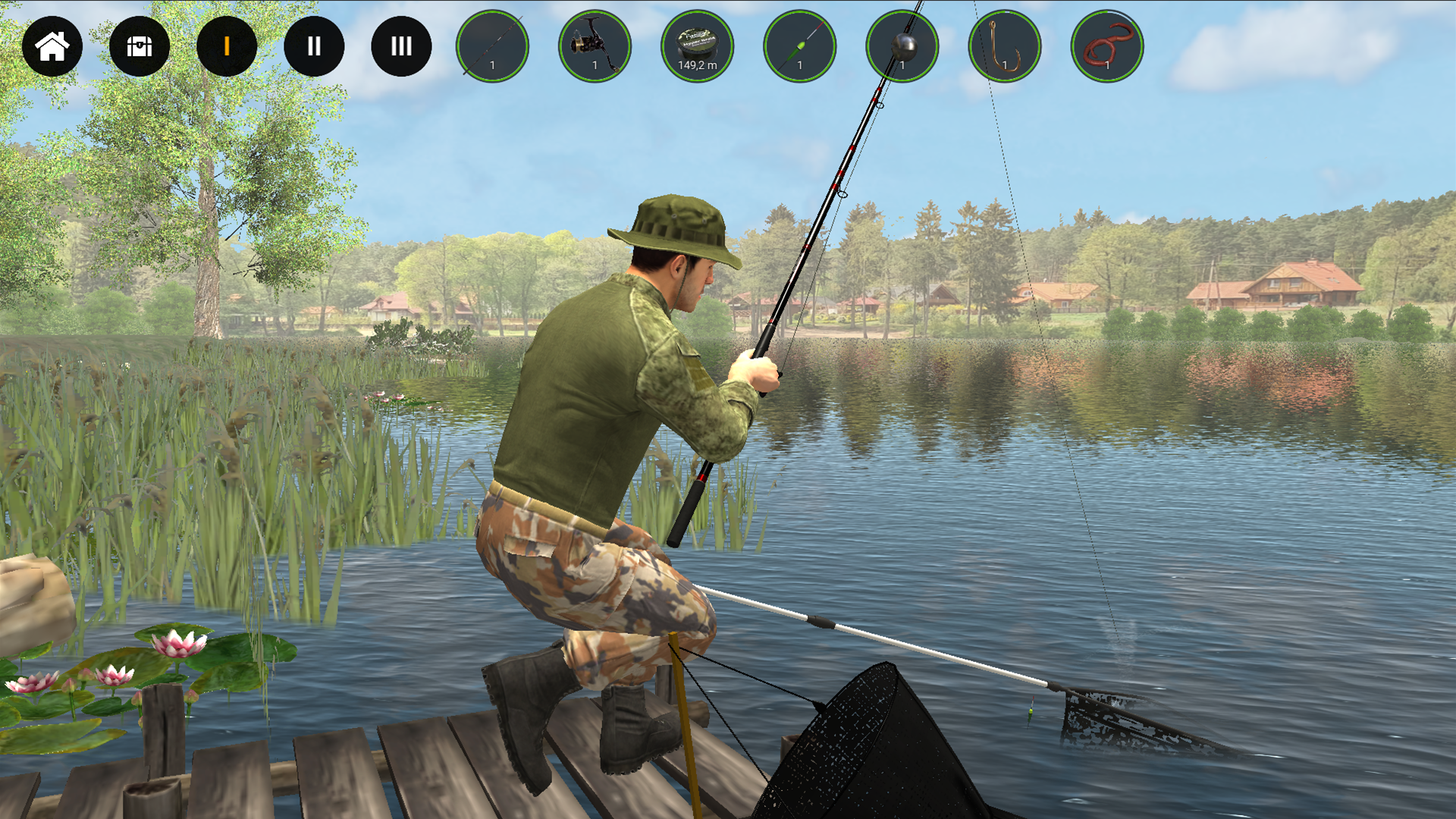Choose the green float slot
The width and height of the screenshot is (1456, 819).
click(799, 46)
